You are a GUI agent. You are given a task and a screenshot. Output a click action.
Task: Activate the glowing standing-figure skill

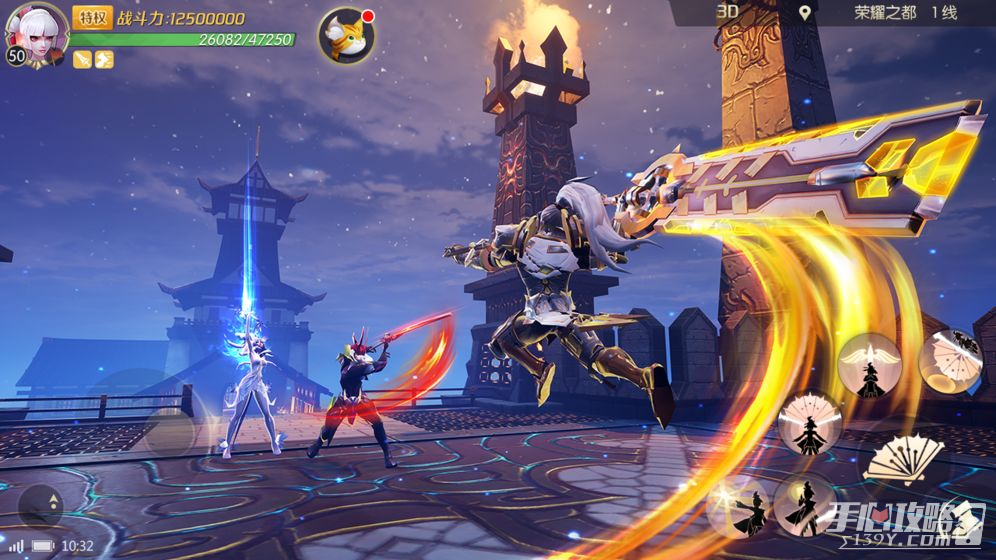coord(805,505)
